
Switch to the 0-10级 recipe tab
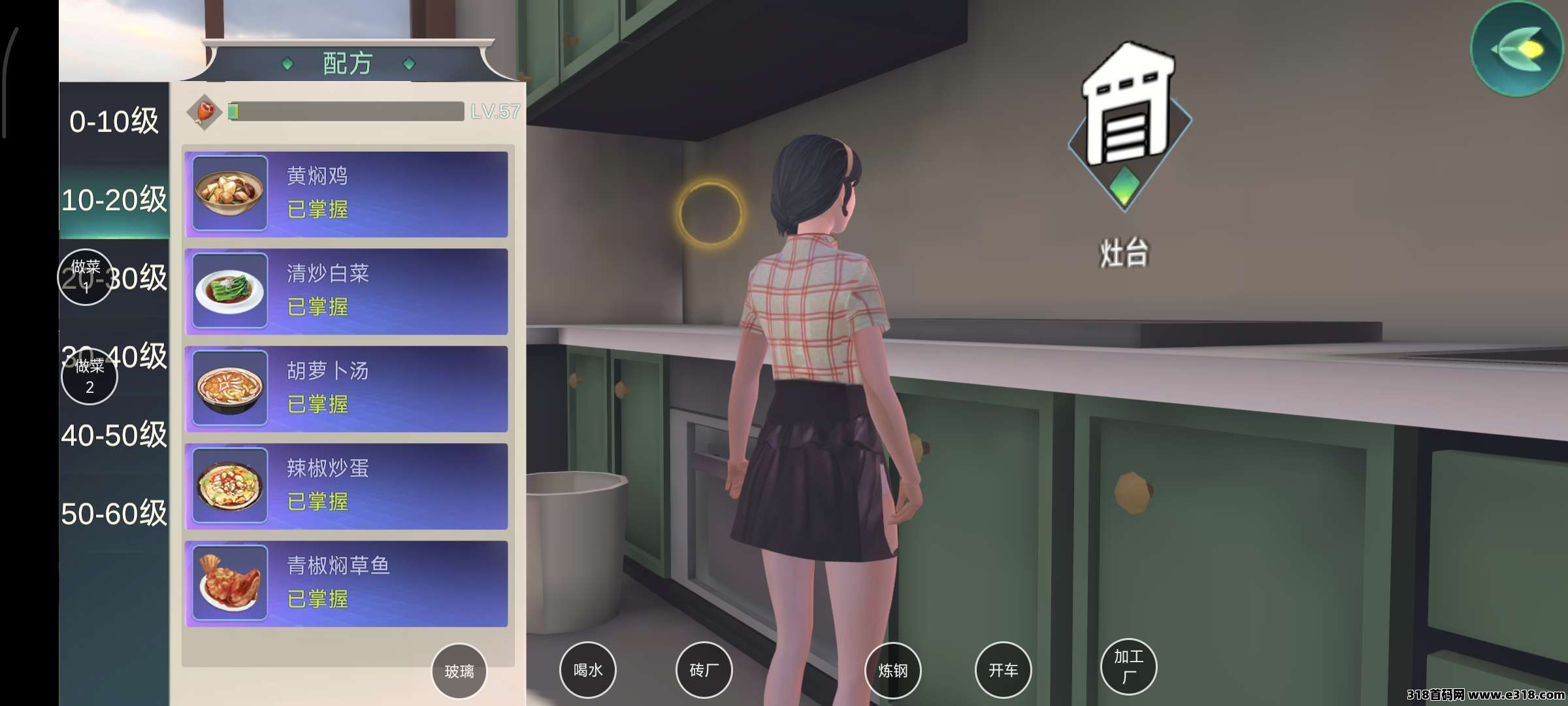[114, 122]
